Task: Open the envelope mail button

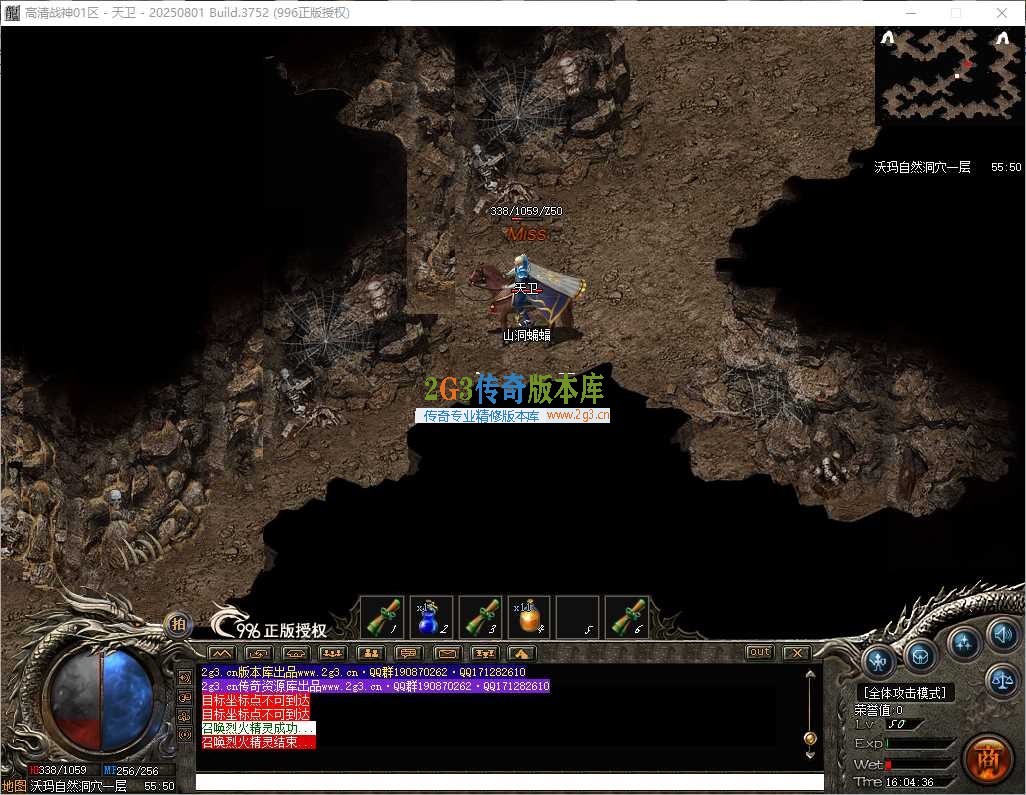Action: [x=447, y=653]
